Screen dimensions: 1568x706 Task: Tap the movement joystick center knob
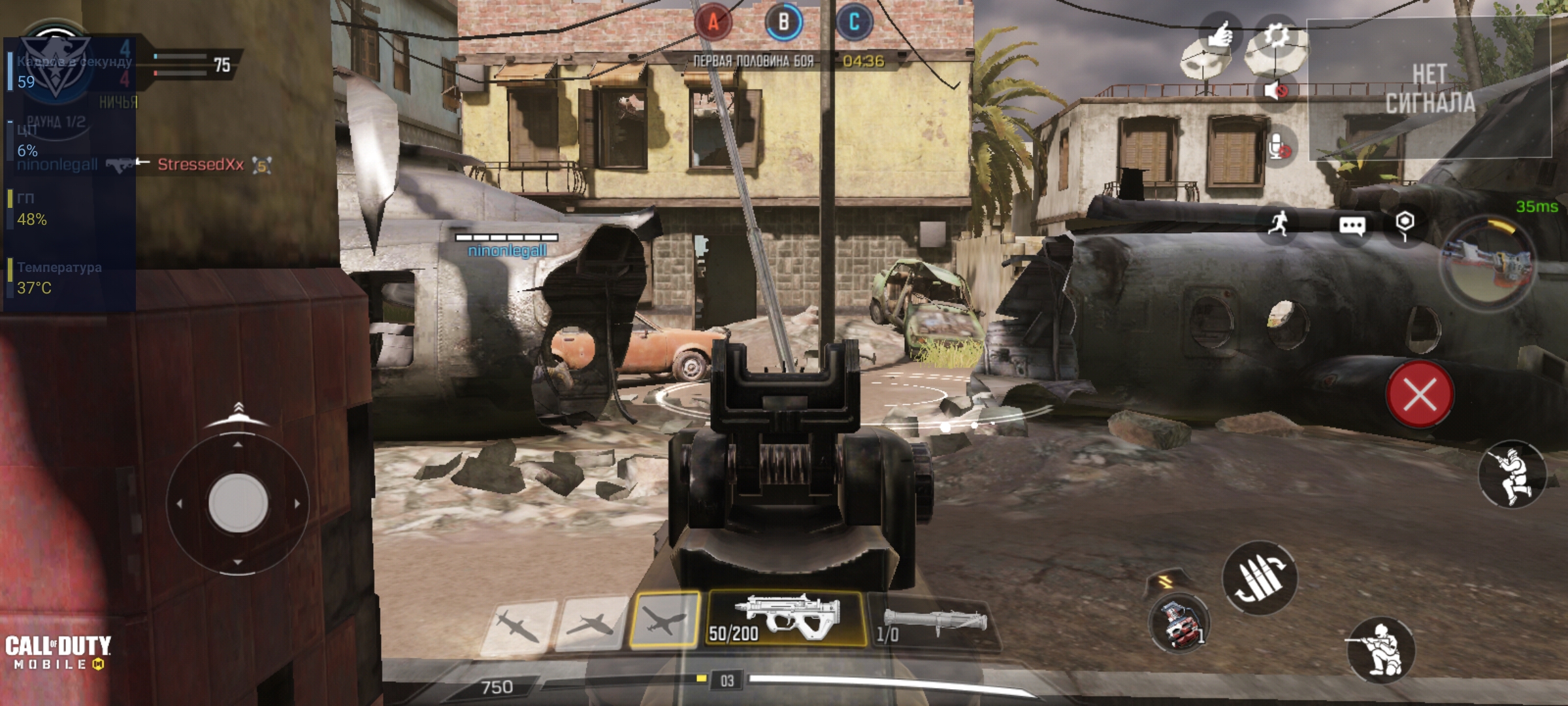point(238,503)
